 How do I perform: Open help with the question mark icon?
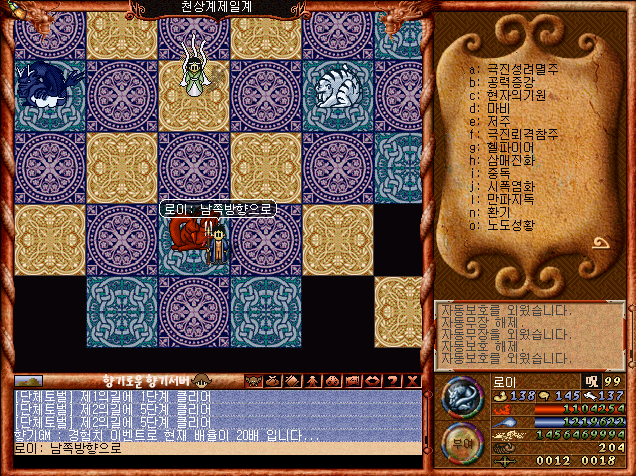(392, 380)
